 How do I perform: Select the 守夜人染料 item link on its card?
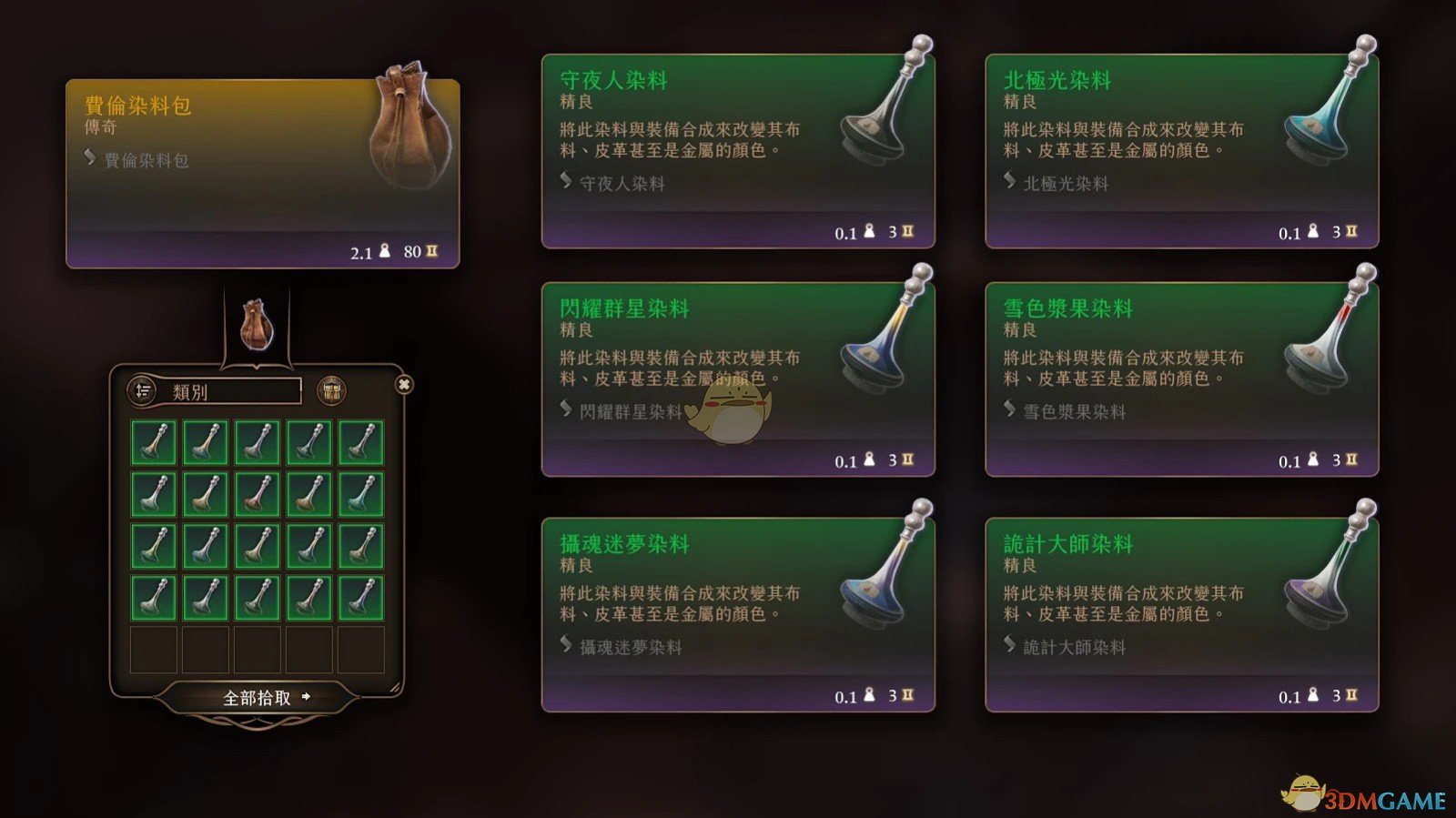(623, 184)
